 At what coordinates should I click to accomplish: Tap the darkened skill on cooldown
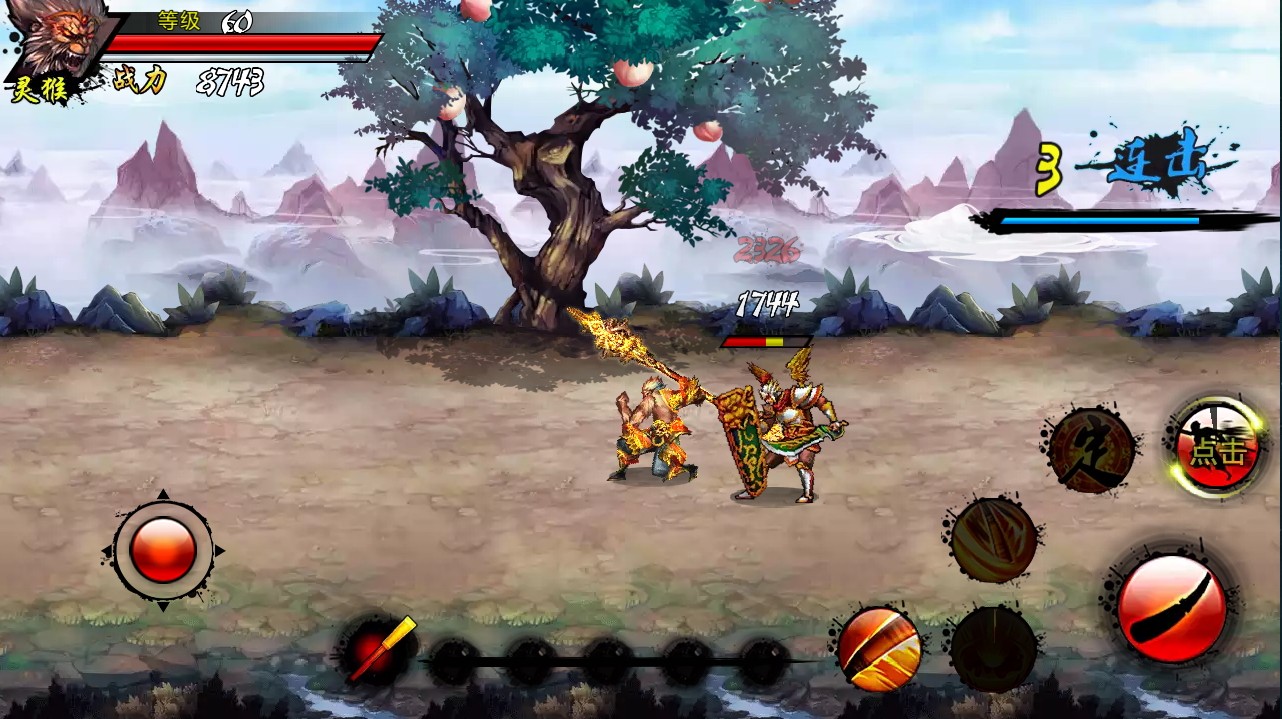click(x=993, y=648)
